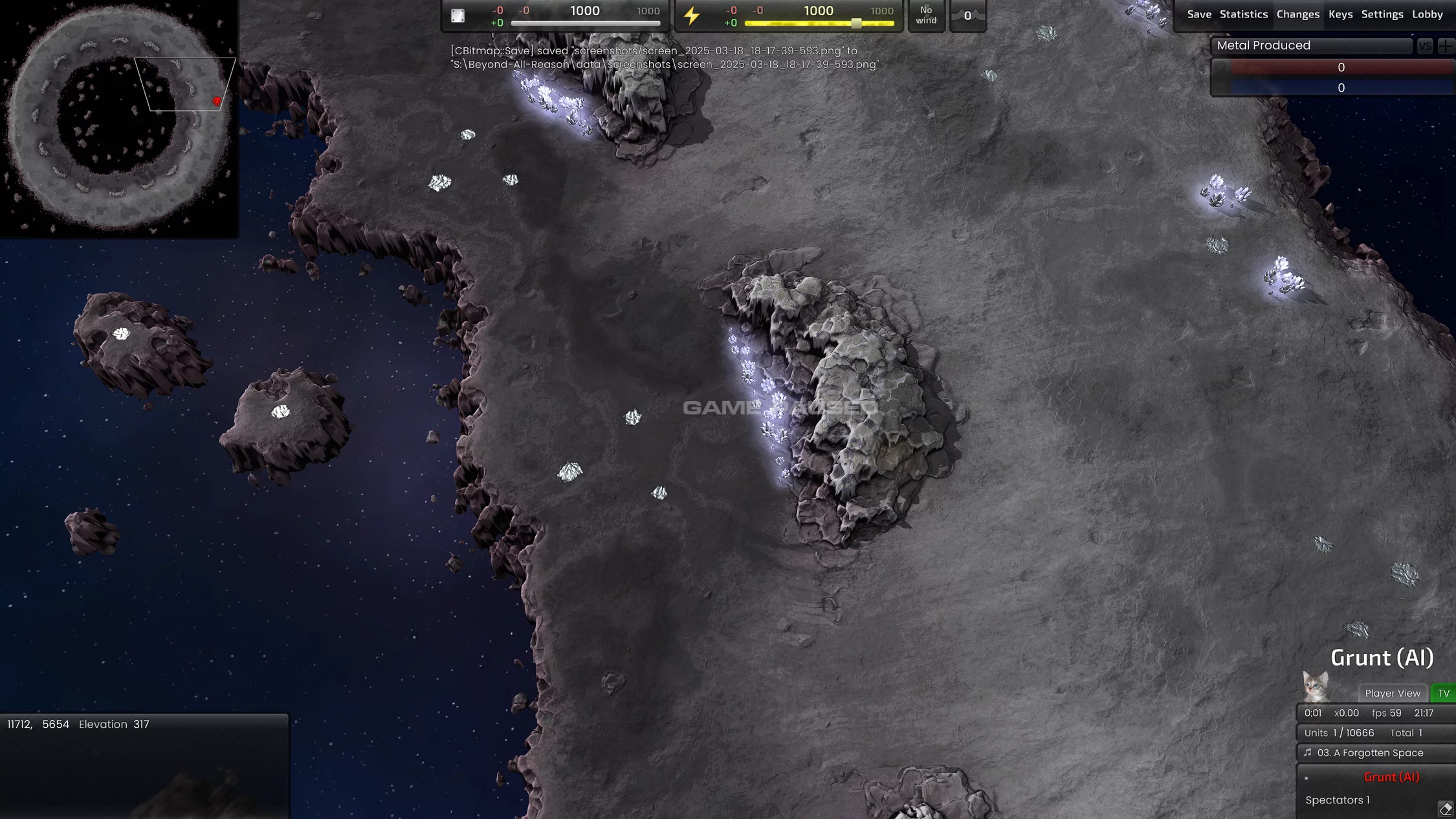Click the music track 03. A Forgotten Space
This screenshot has width=1456, height=819.
(1369, 753)
